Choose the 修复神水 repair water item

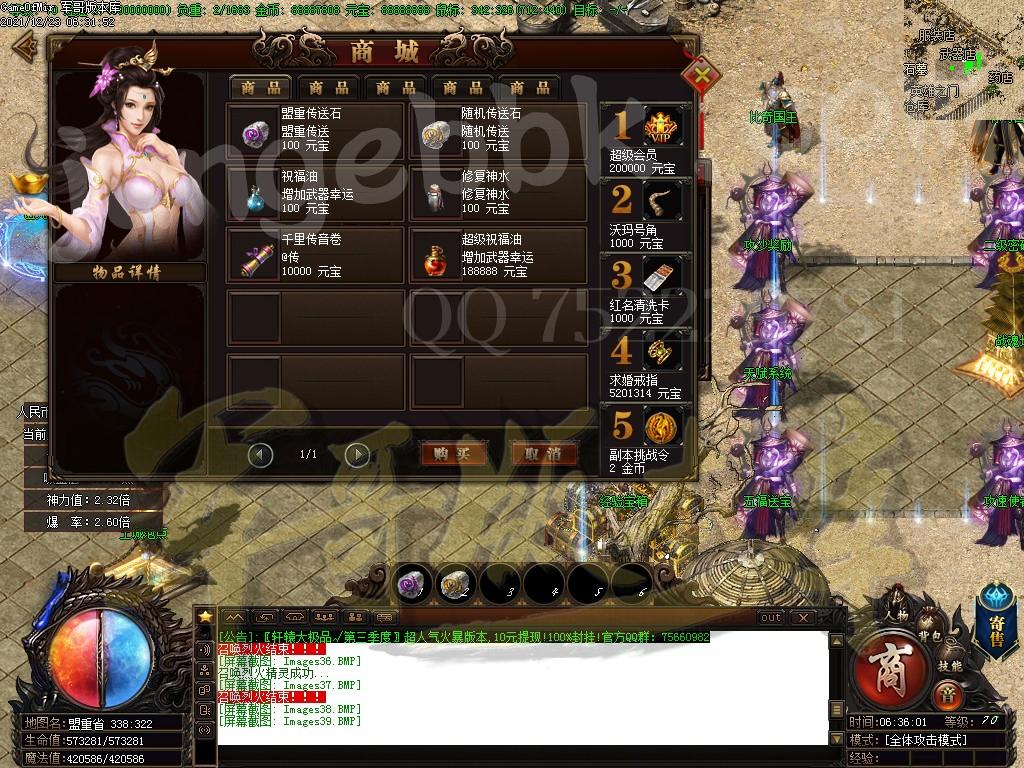tap(497, 192)
